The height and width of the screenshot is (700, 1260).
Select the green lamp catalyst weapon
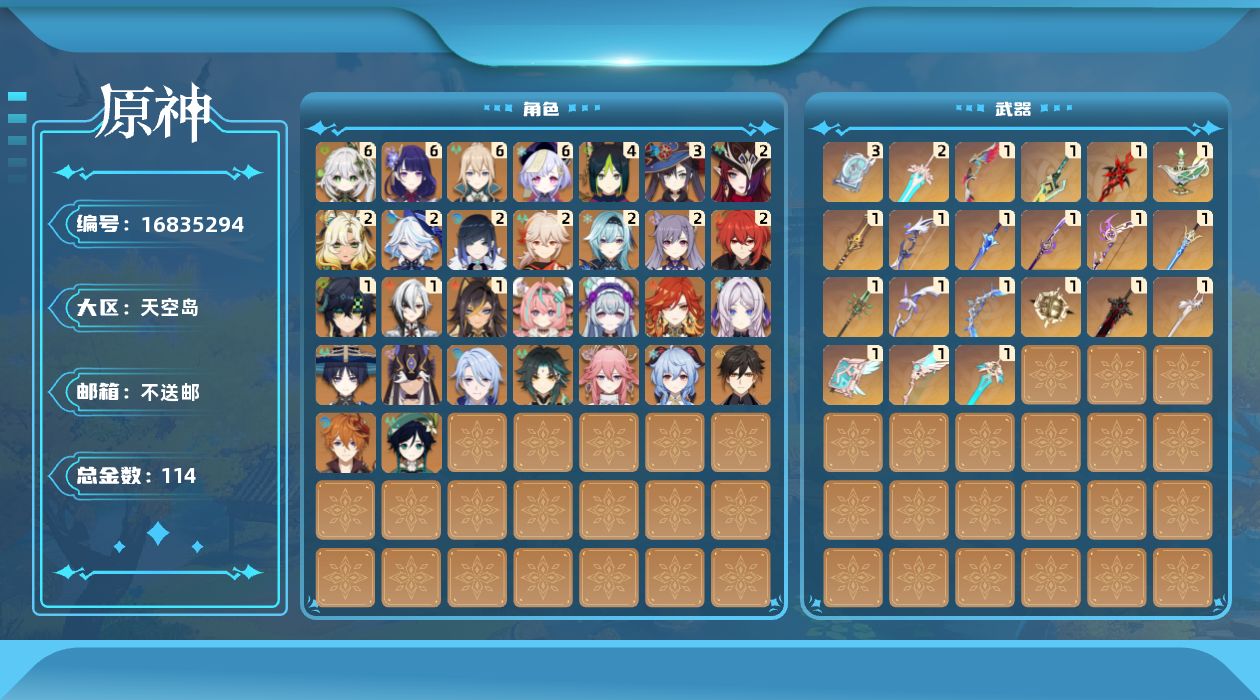click(x=1183, y=172)
